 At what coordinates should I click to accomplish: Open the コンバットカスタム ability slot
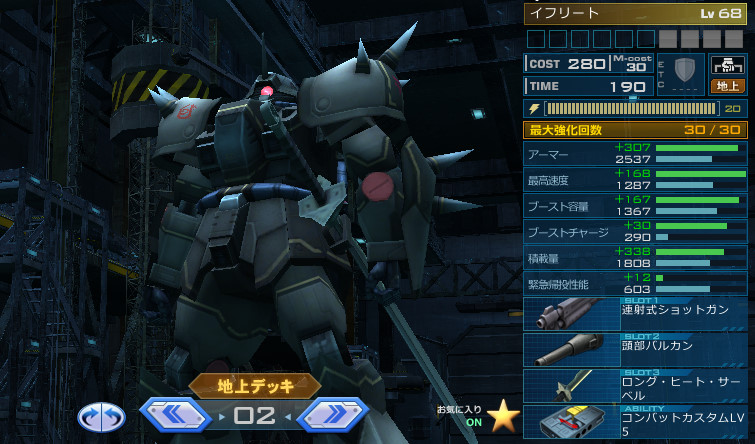[637, 422]
